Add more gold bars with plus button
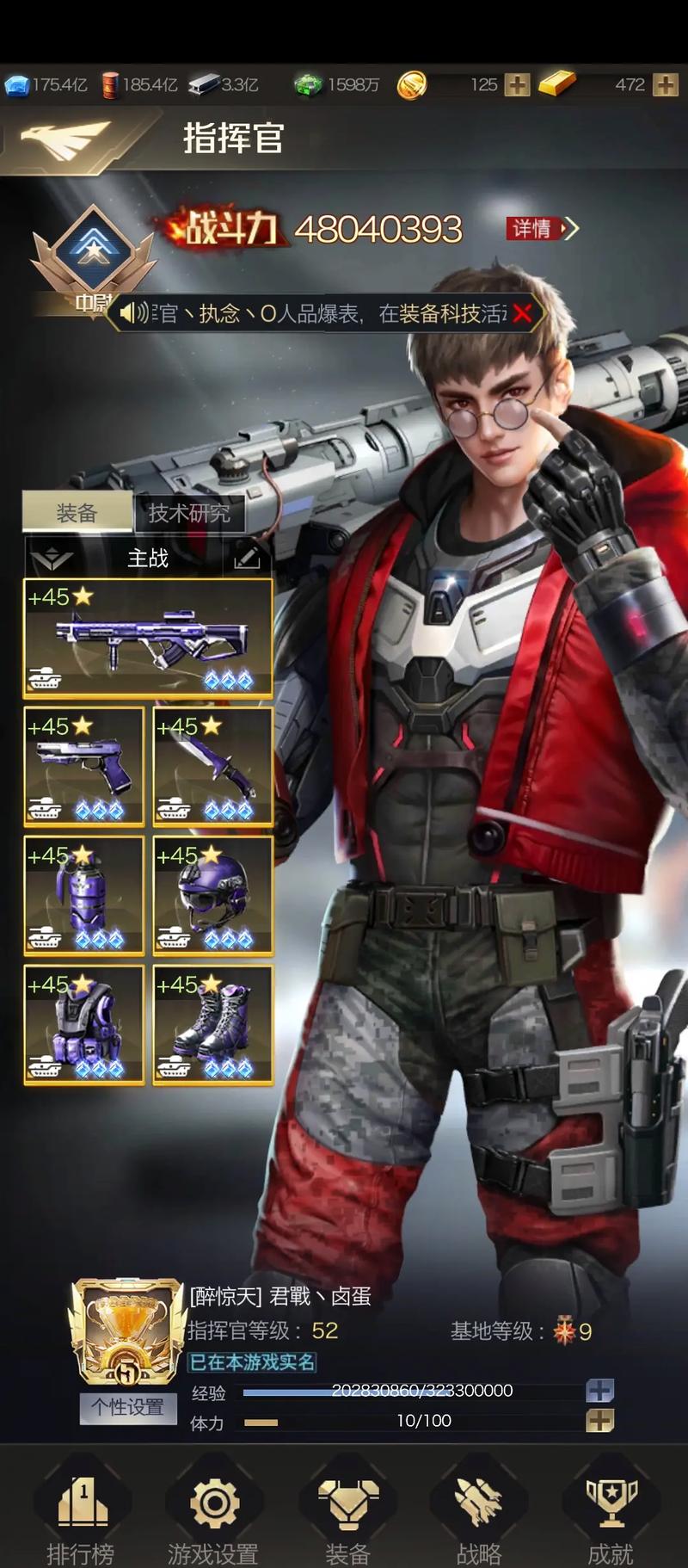The image size is (688, 1568). click(x=666, y=84)
